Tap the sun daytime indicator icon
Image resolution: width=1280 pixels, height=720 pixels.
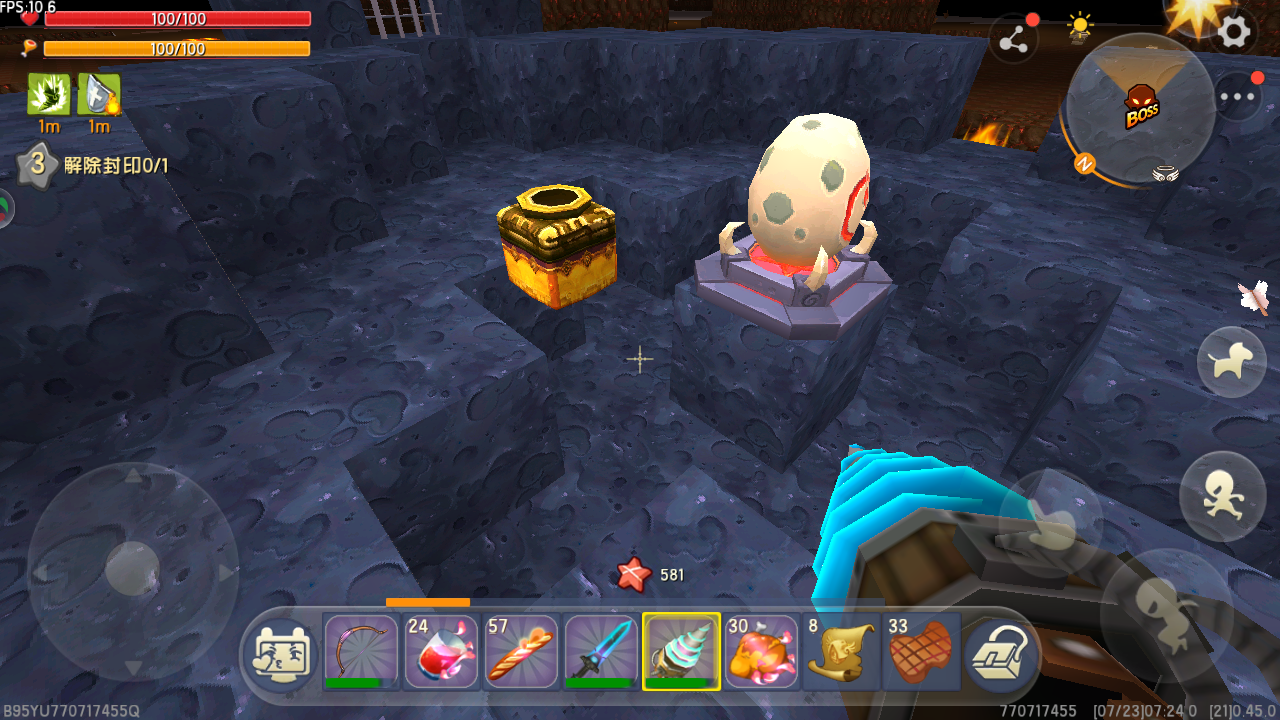(x=1080, y=27)
